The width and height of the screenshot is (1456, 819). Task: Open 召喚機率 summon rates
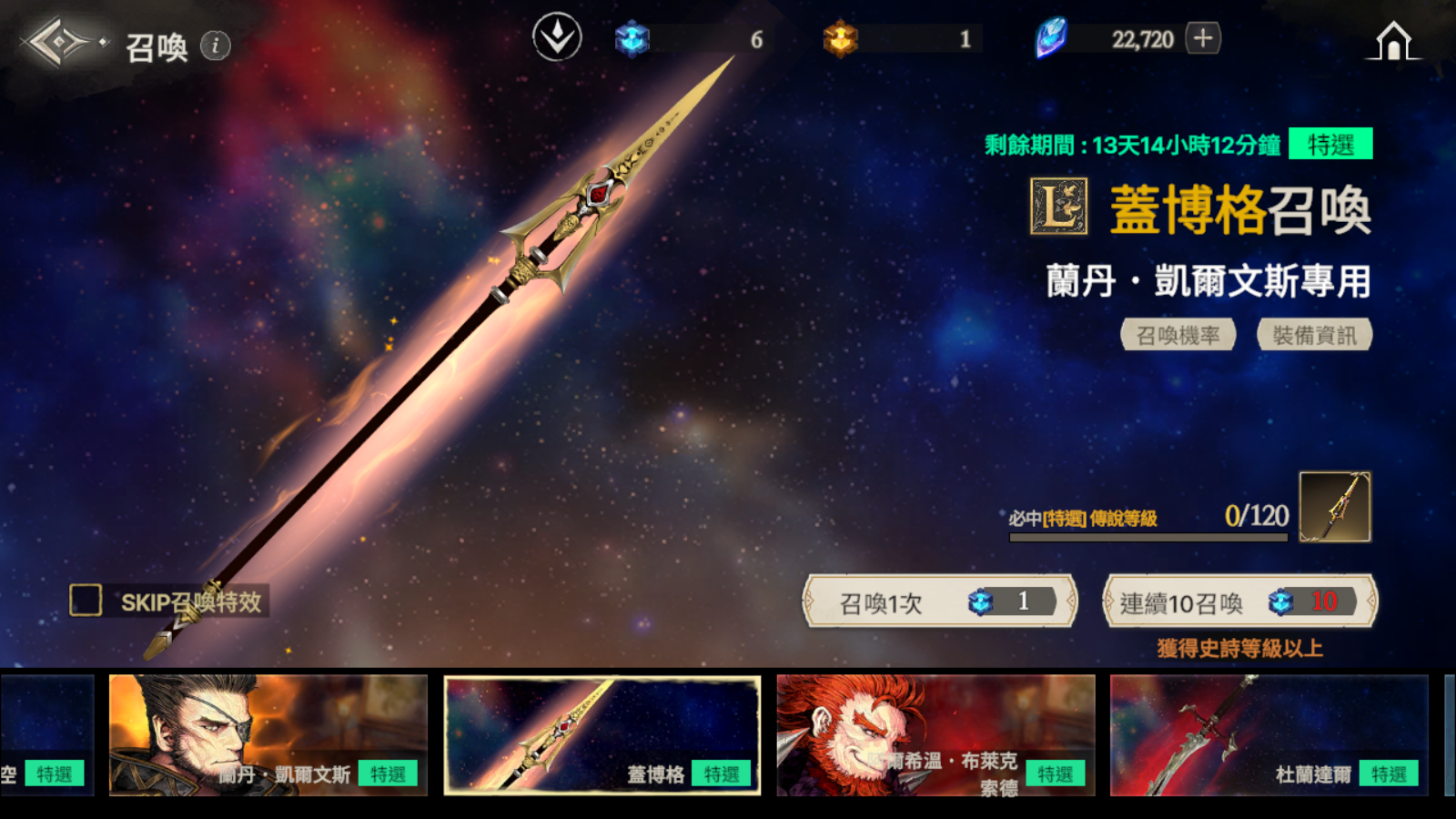pyautogui.click(x=1178, y=335)
